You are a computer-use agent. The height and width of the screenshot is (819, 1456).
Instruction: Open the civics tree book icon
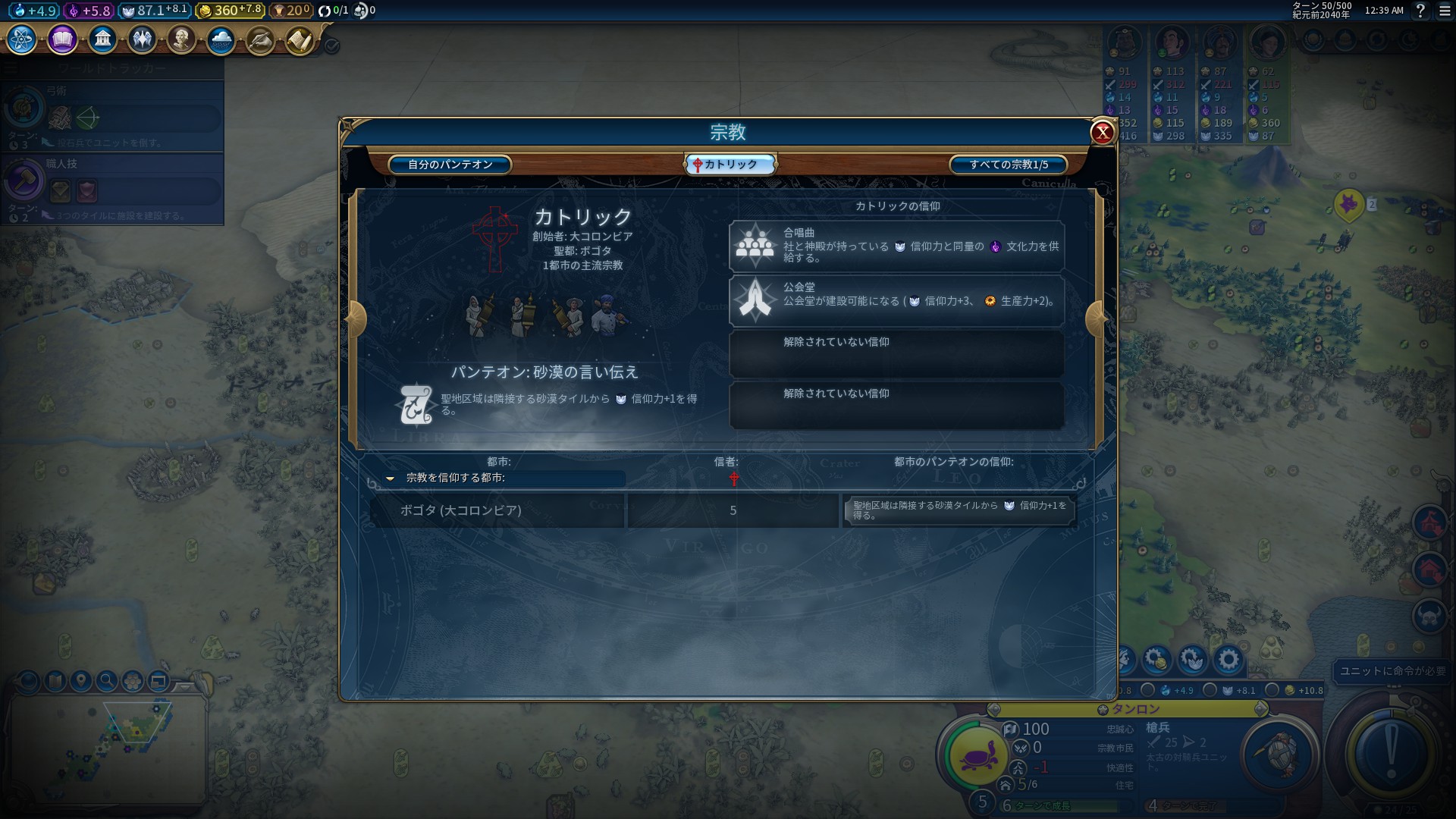62,39
